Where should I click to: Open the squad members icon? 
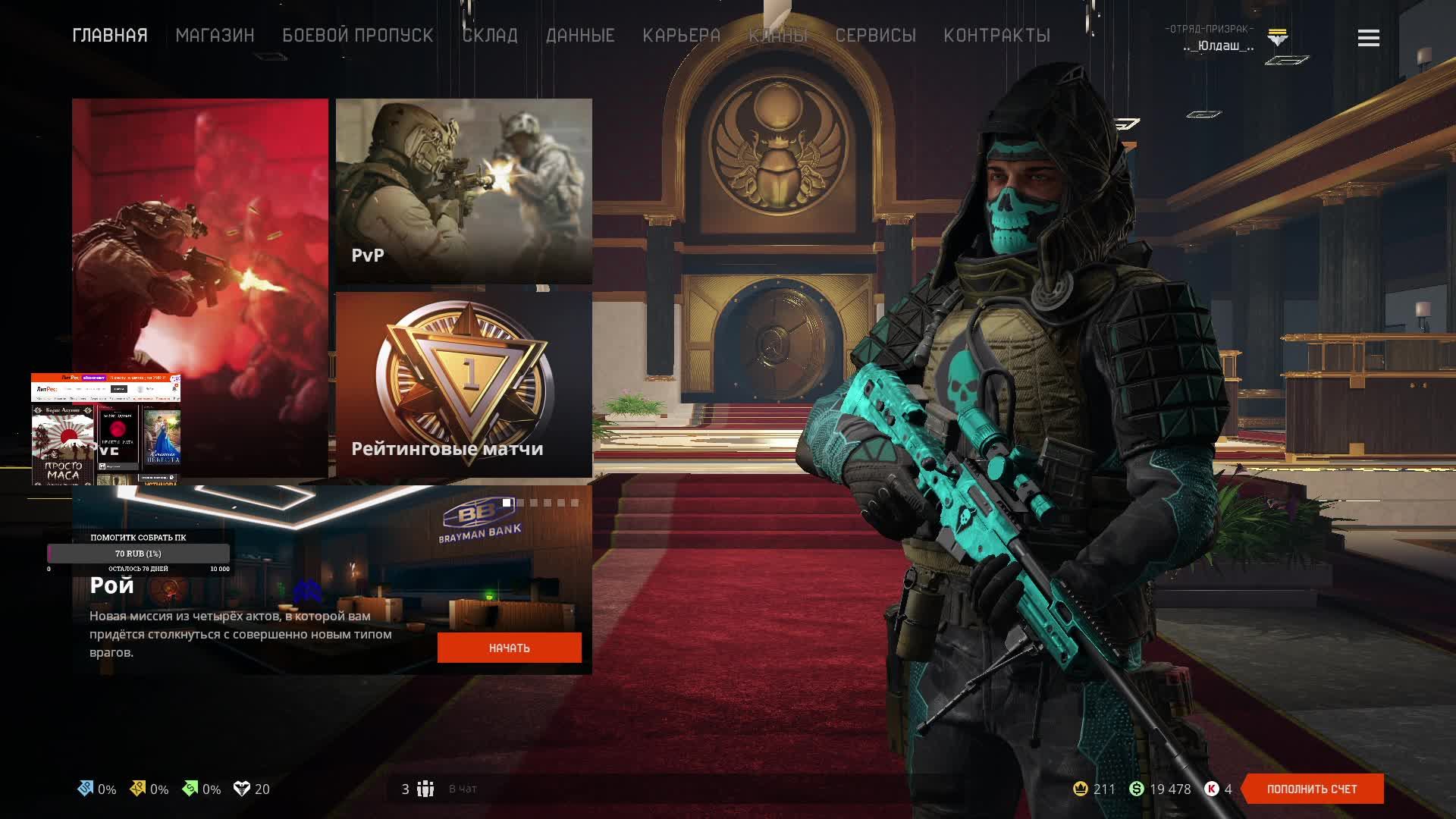pos(425,789)
